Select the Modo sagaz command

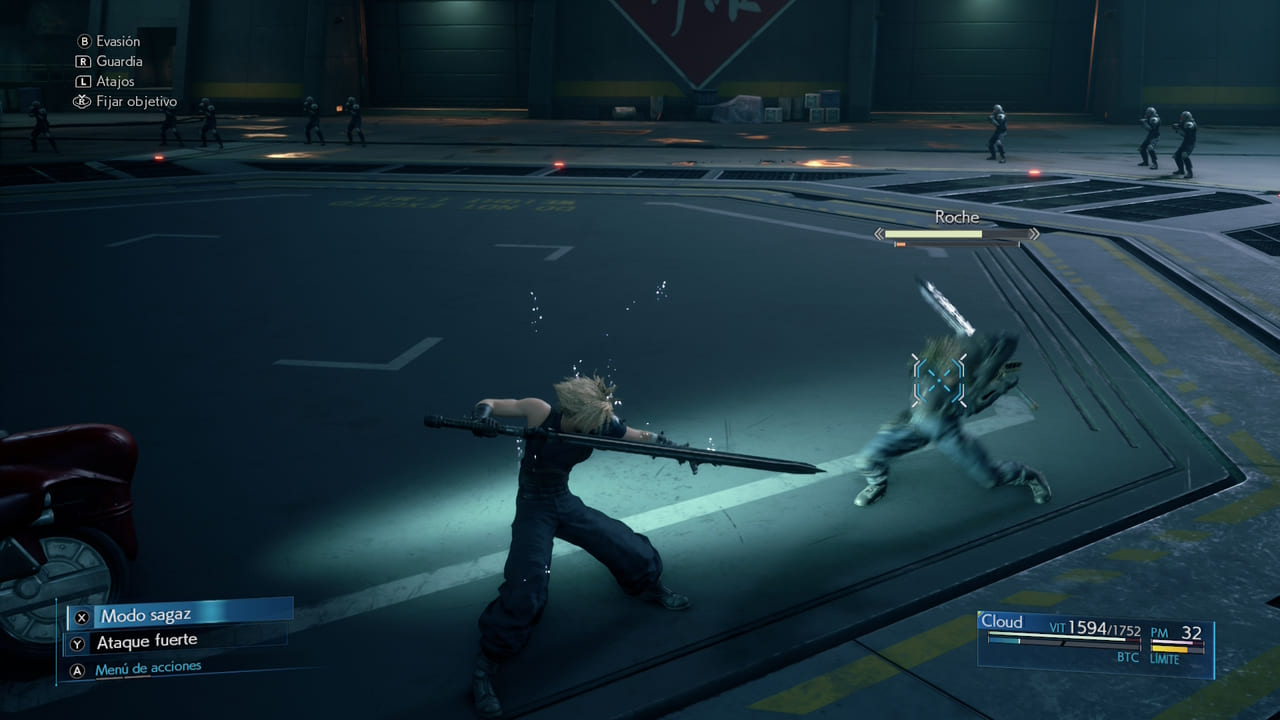[180, 614]
